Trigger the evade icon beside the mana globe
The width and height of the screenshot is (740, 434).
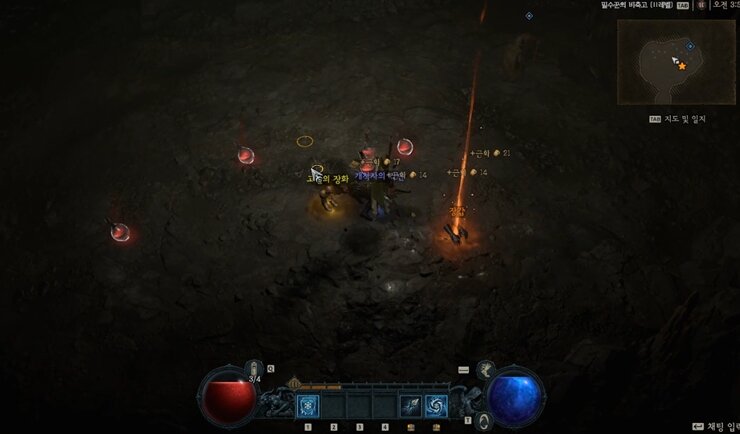point(484,420)
